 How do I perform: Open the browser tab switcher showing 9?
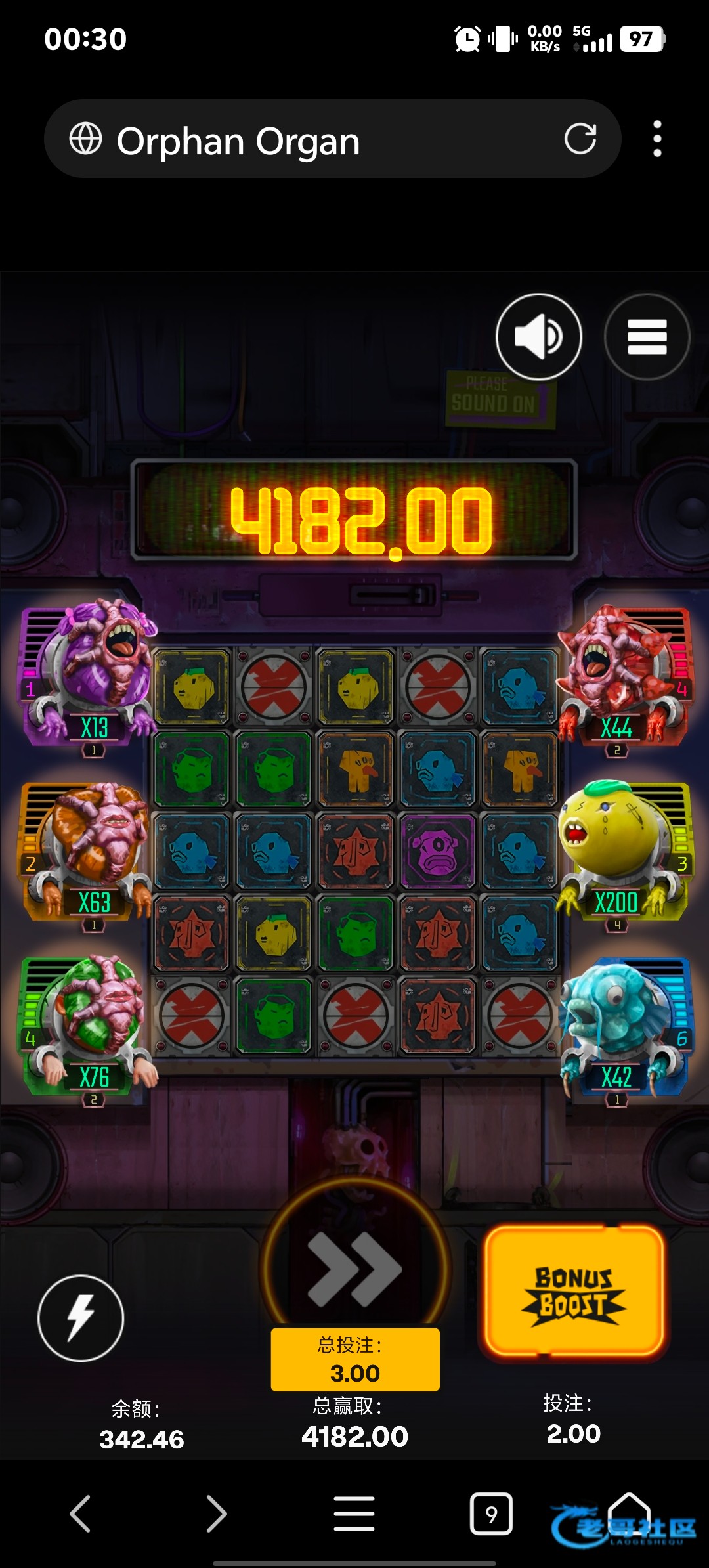point(491,1514)
